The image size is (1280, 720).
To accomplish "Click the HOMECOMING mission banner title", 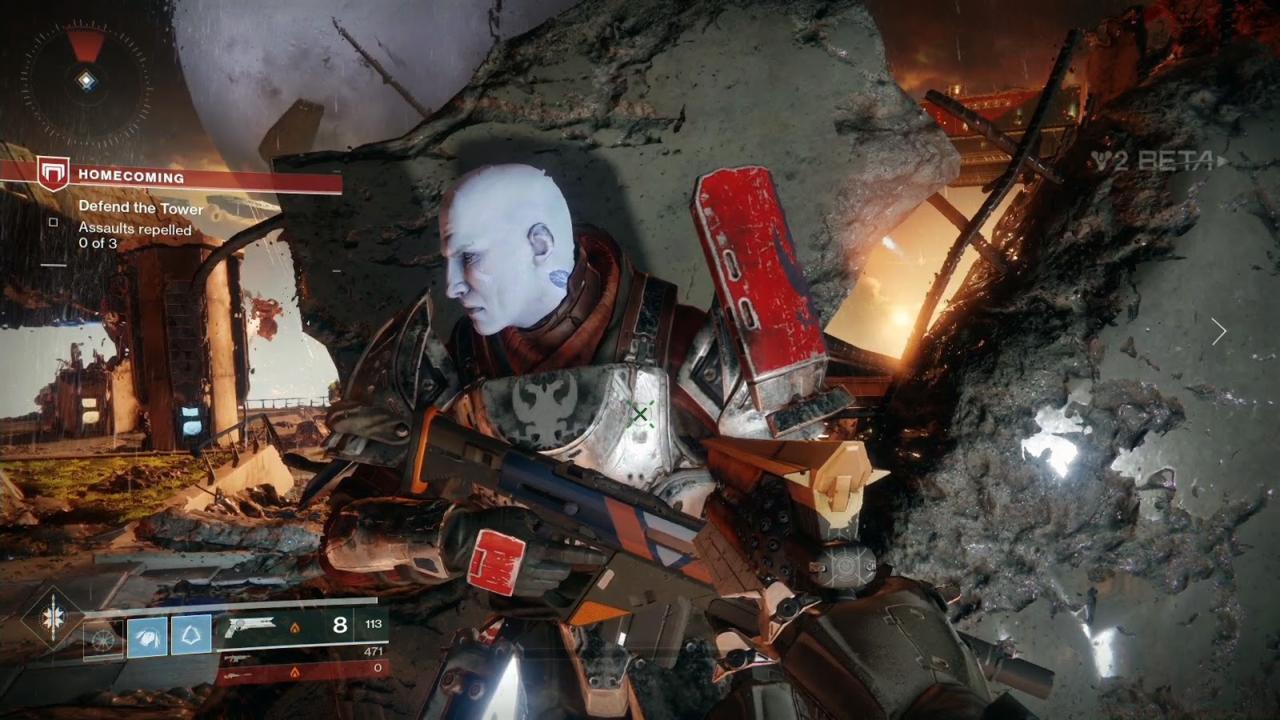I will point(131,176).
